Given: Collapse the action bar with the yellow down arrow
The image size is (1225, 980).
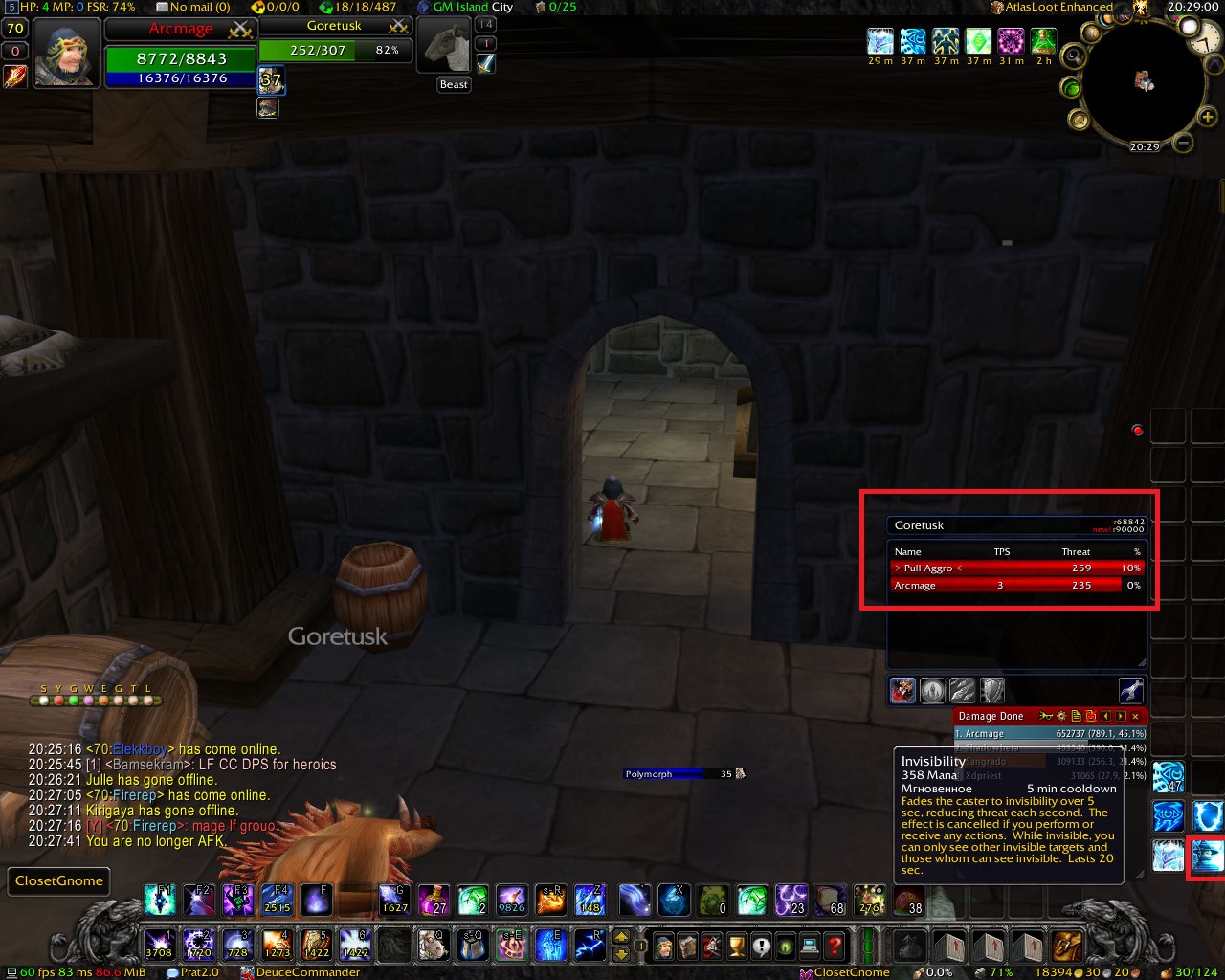Looking at the screenshot, I should [x=622, y=953].
